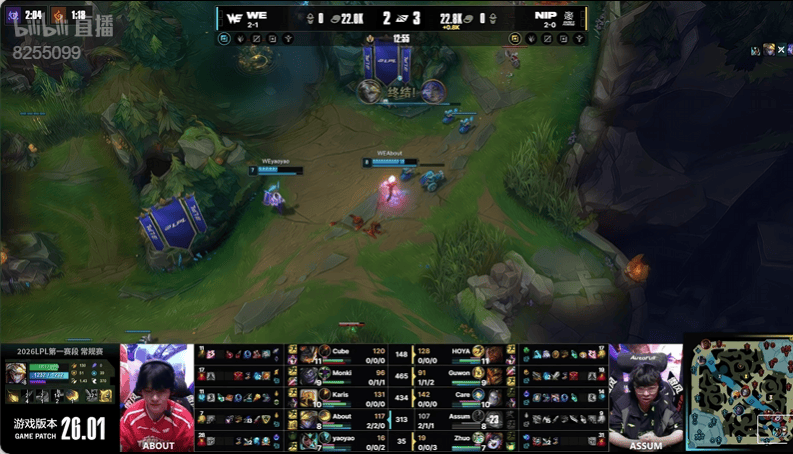Select the highlighted gold objective icon under NIP
Viewport: 793px width, 454px height.
click(515, 38)
